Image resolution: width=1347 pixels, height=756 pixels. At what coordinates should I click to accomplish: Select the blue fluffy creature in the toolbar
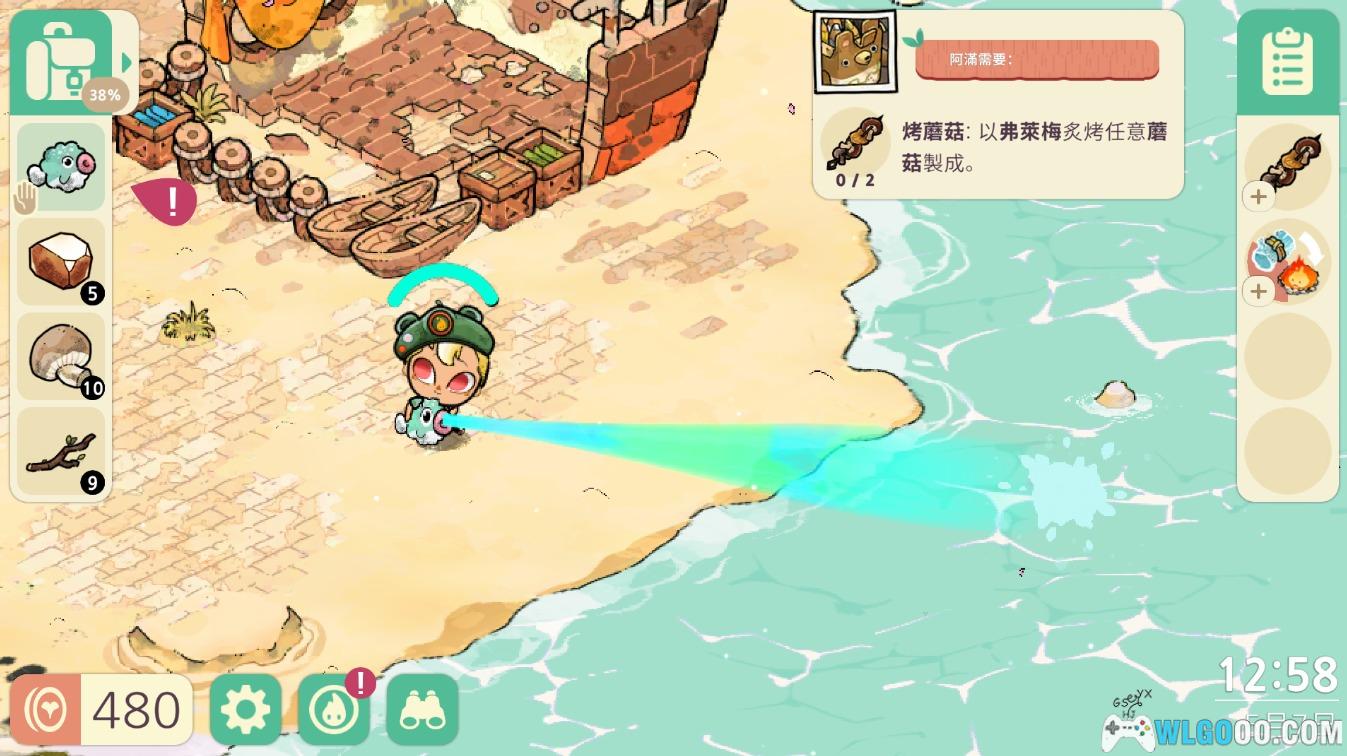click(60, 165)
